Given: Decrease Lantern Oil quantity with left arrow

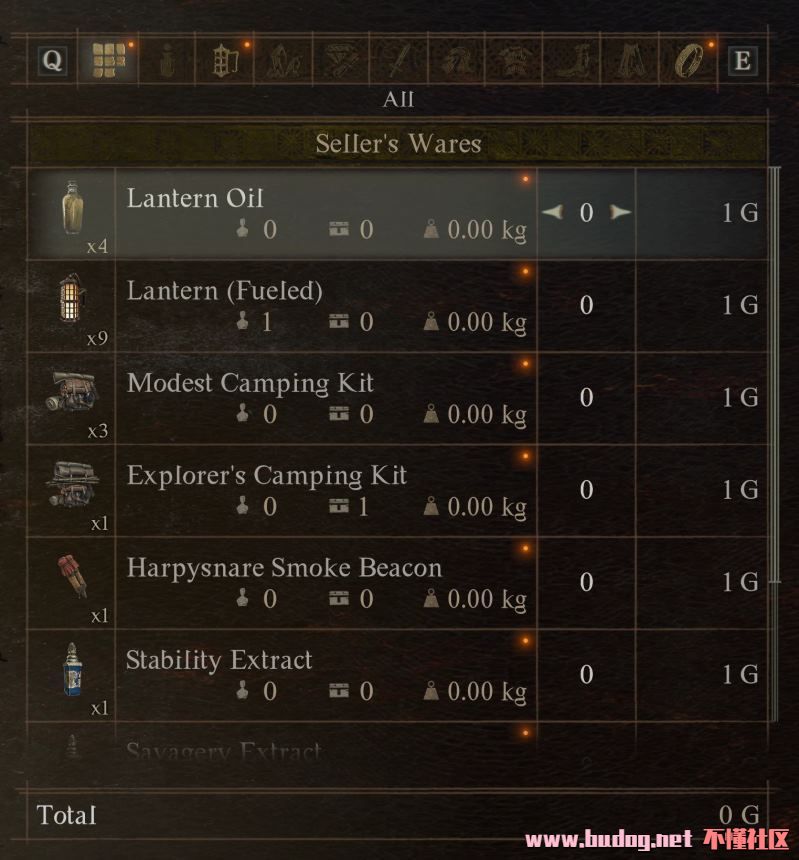Looking at the screenshot, I should pos(551,212).
